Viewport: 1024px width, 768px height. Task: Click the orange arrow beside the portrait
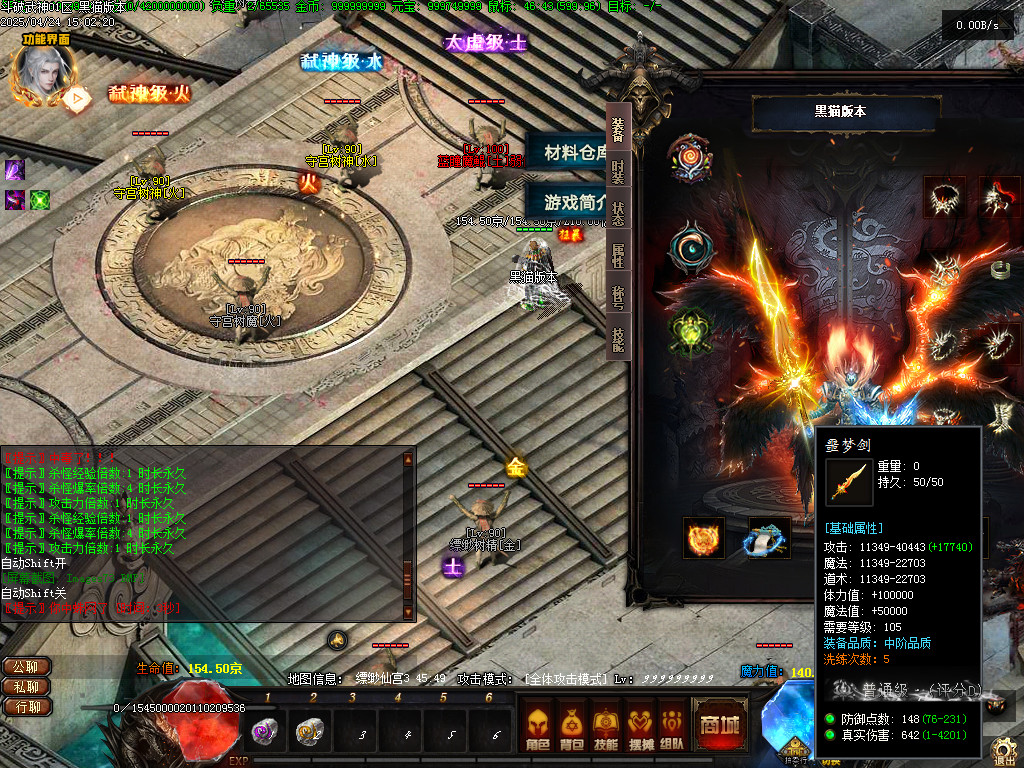coord(76,98)
